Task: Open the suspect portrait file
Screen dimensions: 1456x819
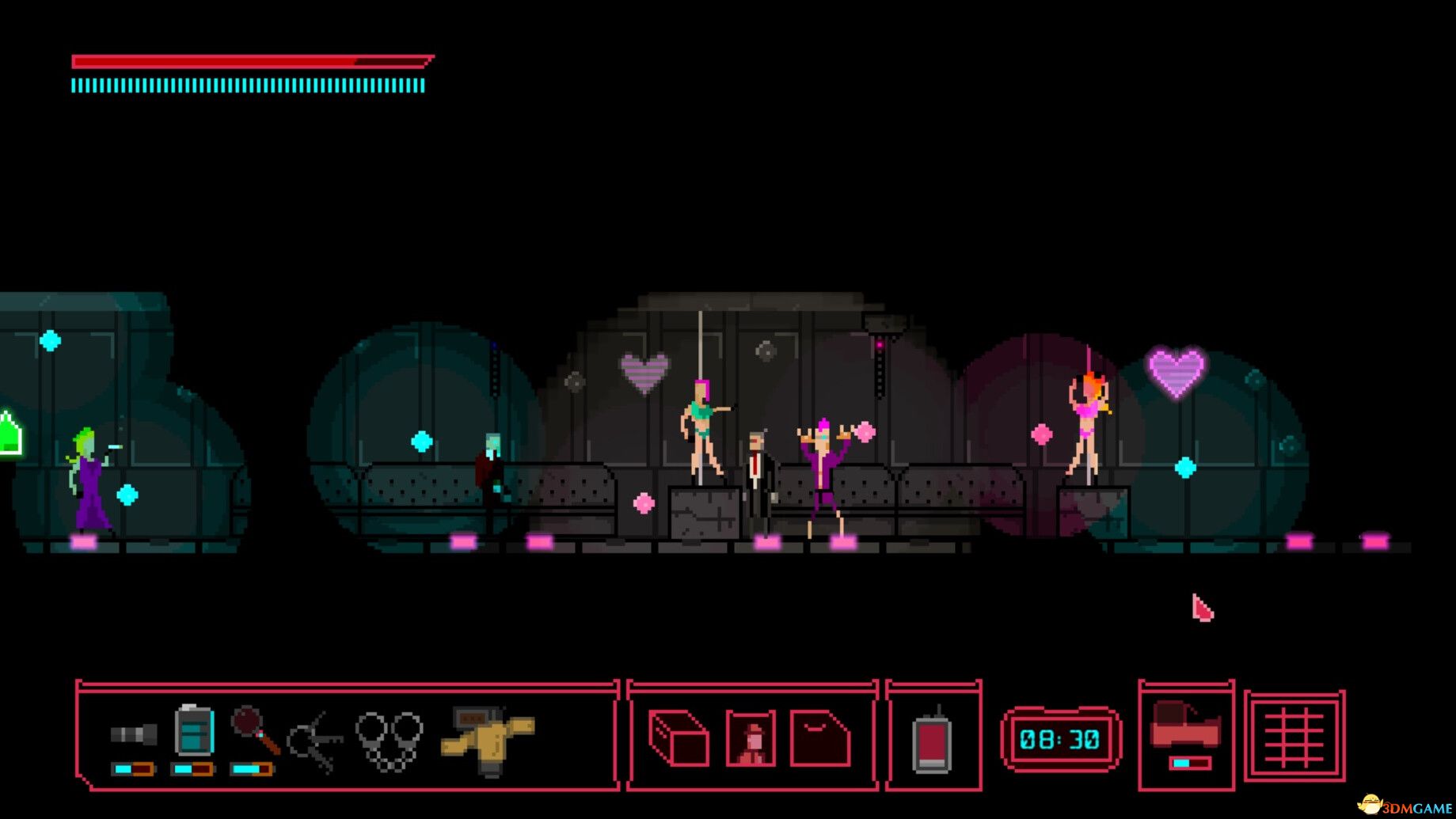Action: (x=751, y=738)
